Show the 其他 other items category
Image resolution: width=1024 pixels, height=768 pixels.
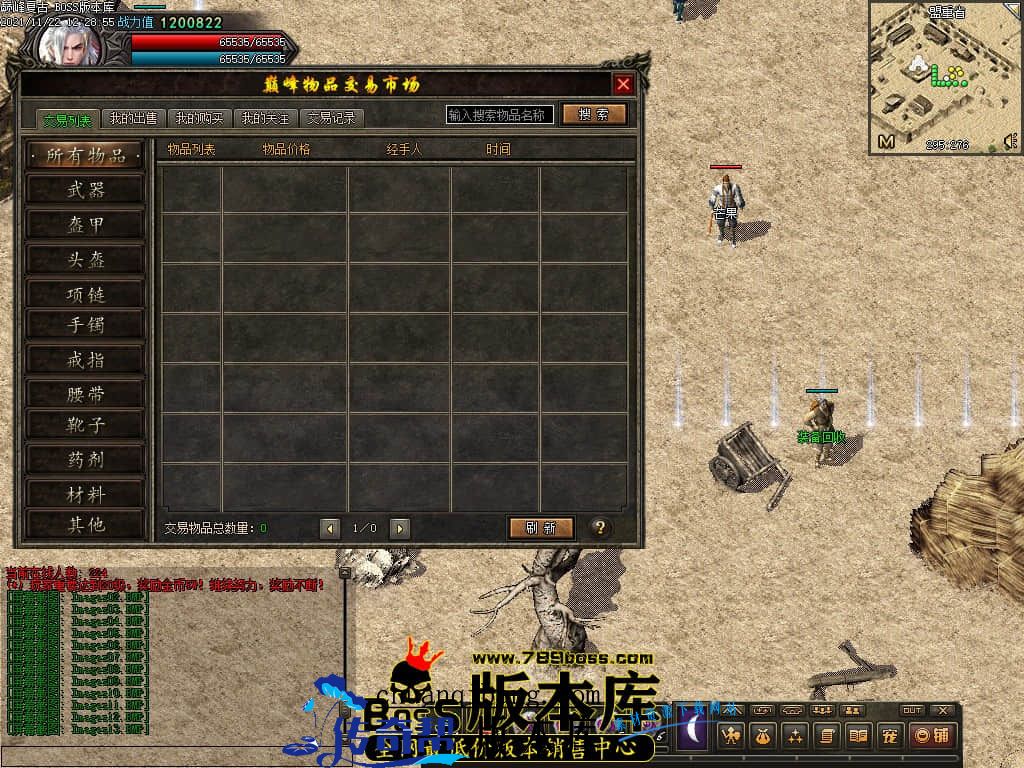click(x=86, y=524)
